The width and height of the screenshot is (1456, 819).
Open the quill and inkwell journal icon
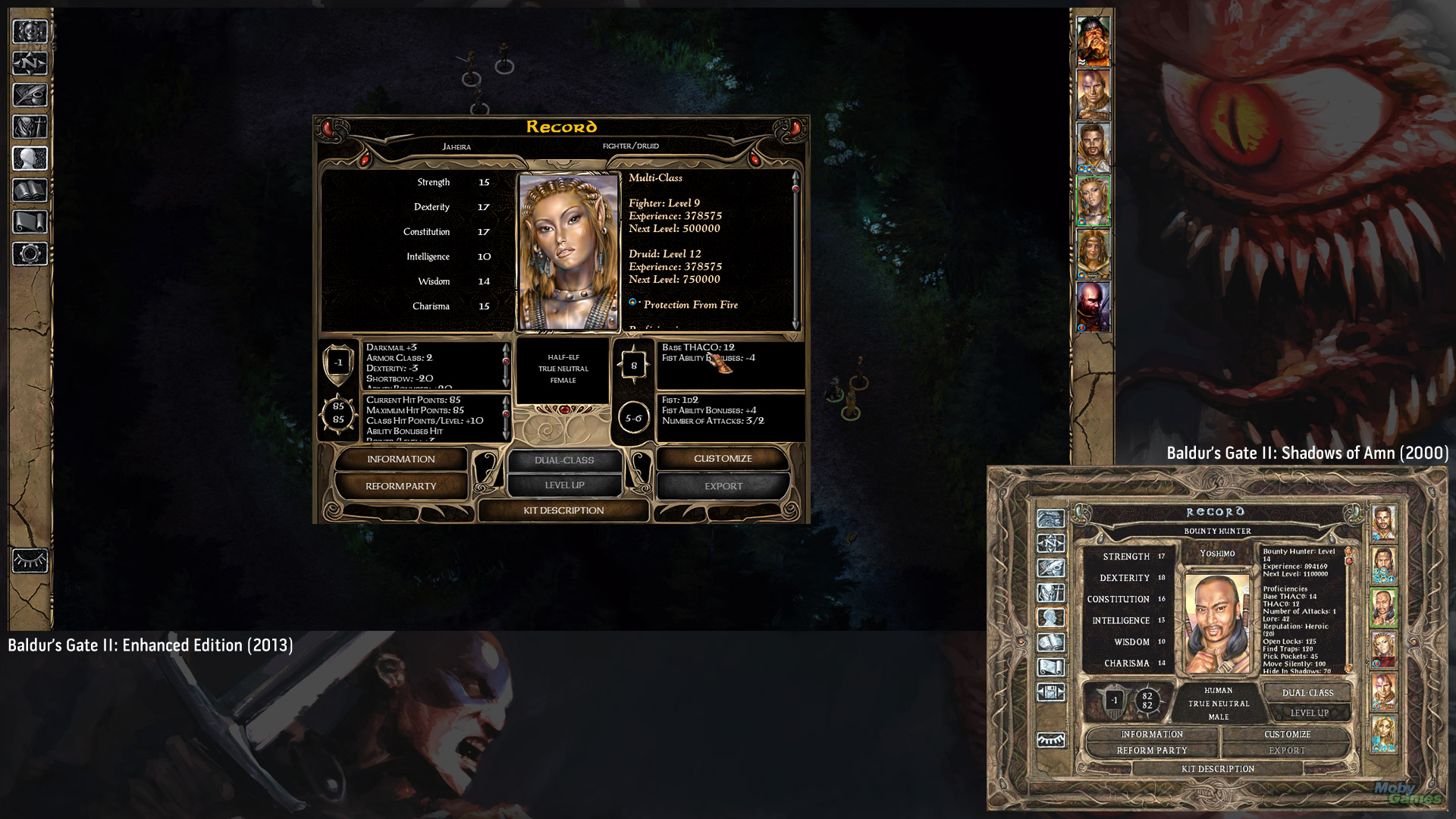30,96
